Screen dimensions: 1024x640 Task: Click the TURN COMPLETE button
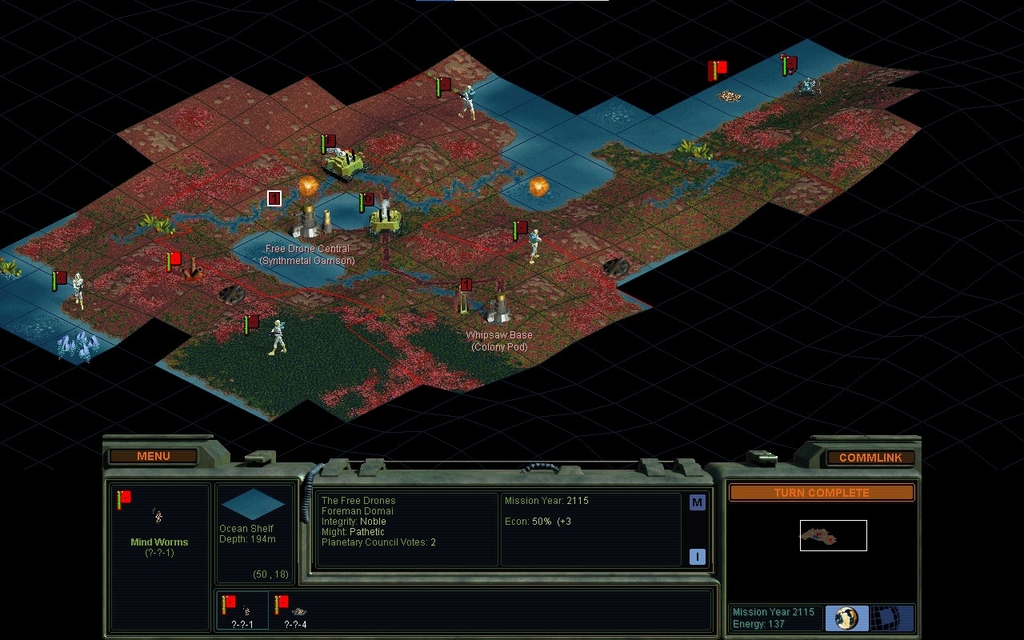(821, 492)
